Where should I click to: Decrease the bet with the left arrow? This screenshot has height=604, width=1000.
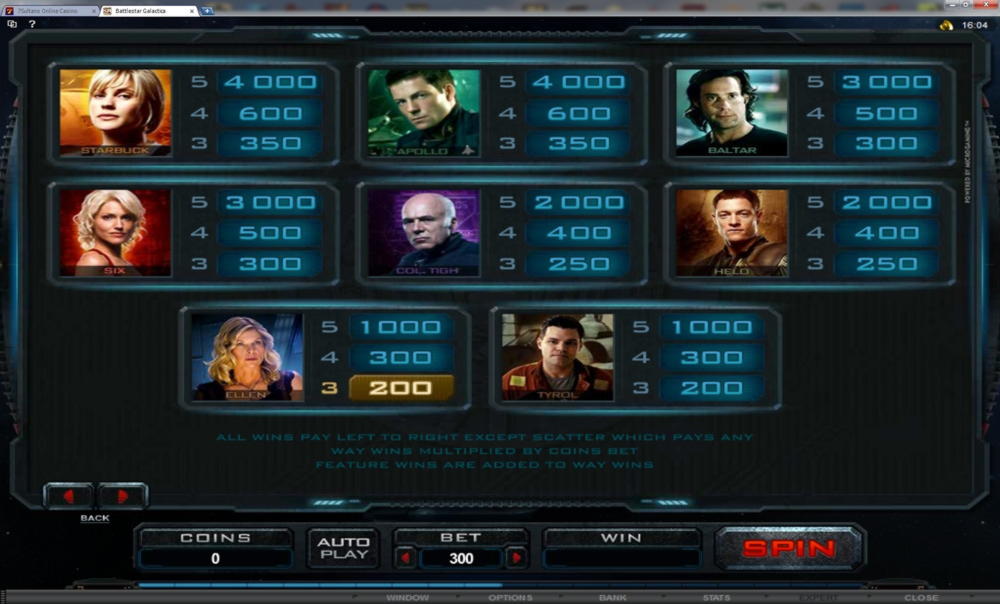click(x=406, y=558)
